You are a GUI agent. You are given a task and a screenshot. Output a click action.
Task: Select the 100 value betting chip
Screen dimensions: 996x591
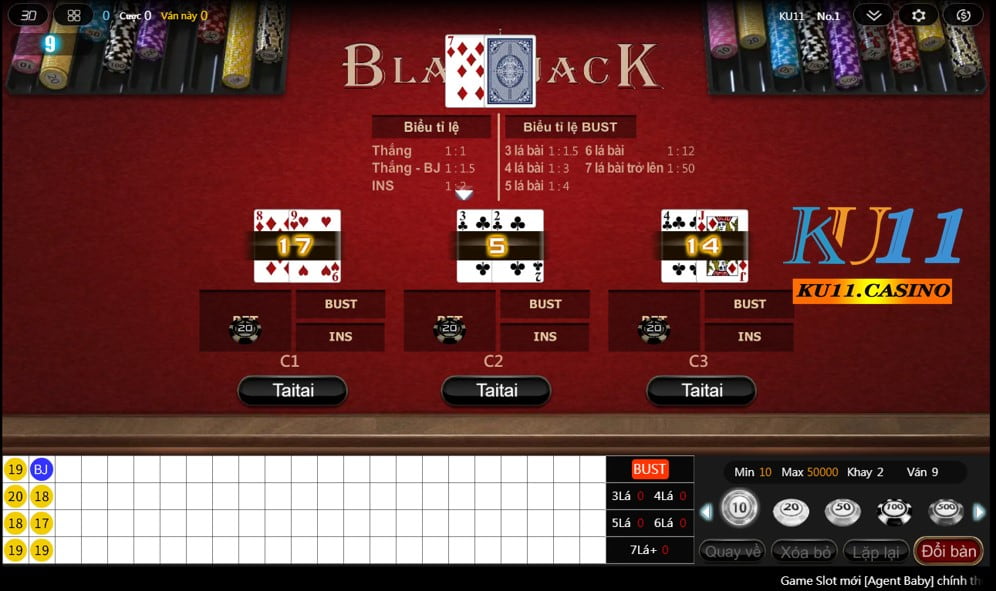tap(894, 511)
